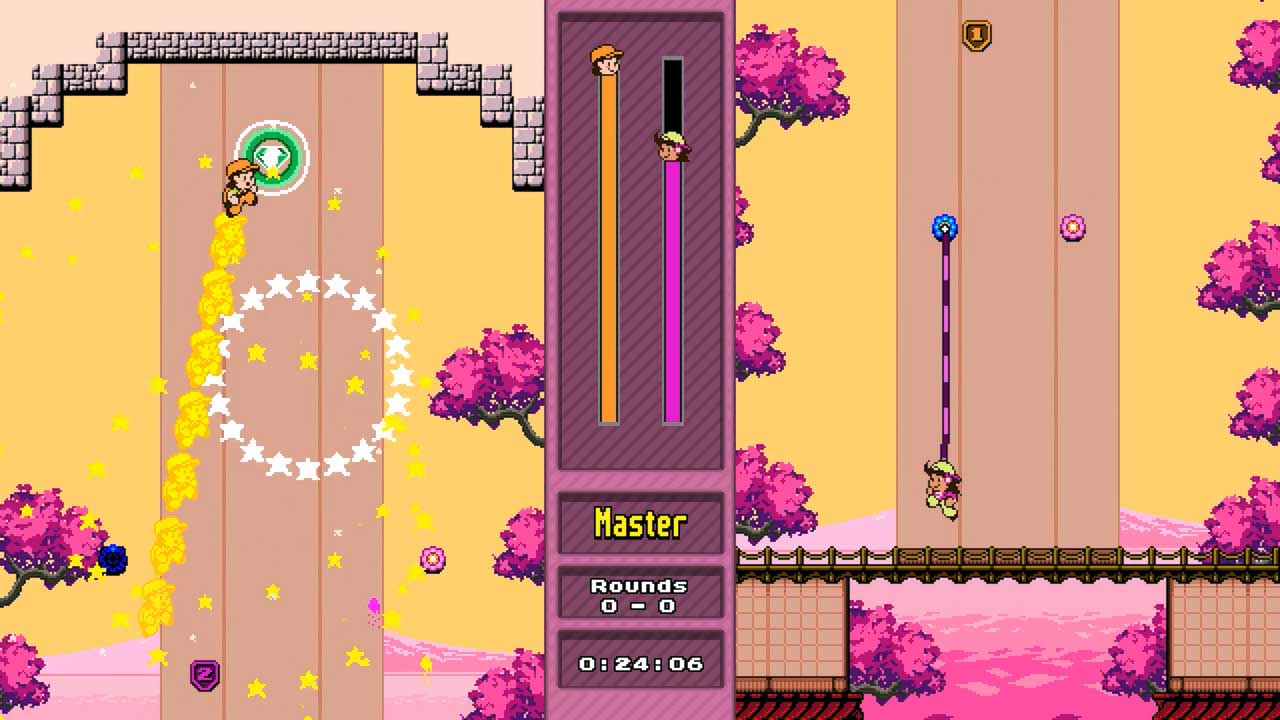Click the Master difficulty label
1280x720 pixels.
click(x=641, y=522)
